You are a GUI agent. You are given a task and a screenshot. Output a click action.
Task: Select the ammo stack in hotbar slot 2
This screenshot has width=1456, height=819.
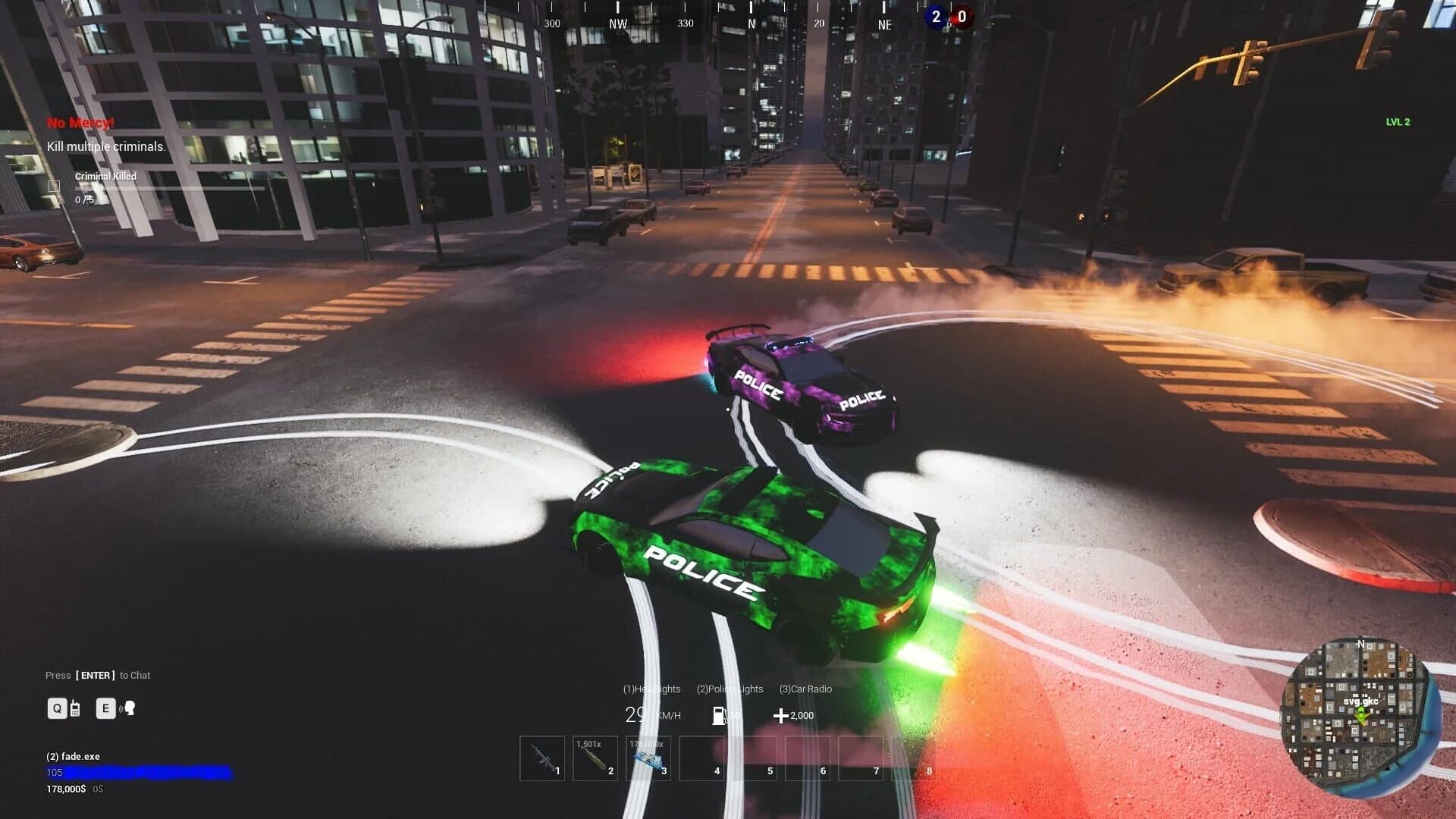pyautogui.click(x=595, y=758)
